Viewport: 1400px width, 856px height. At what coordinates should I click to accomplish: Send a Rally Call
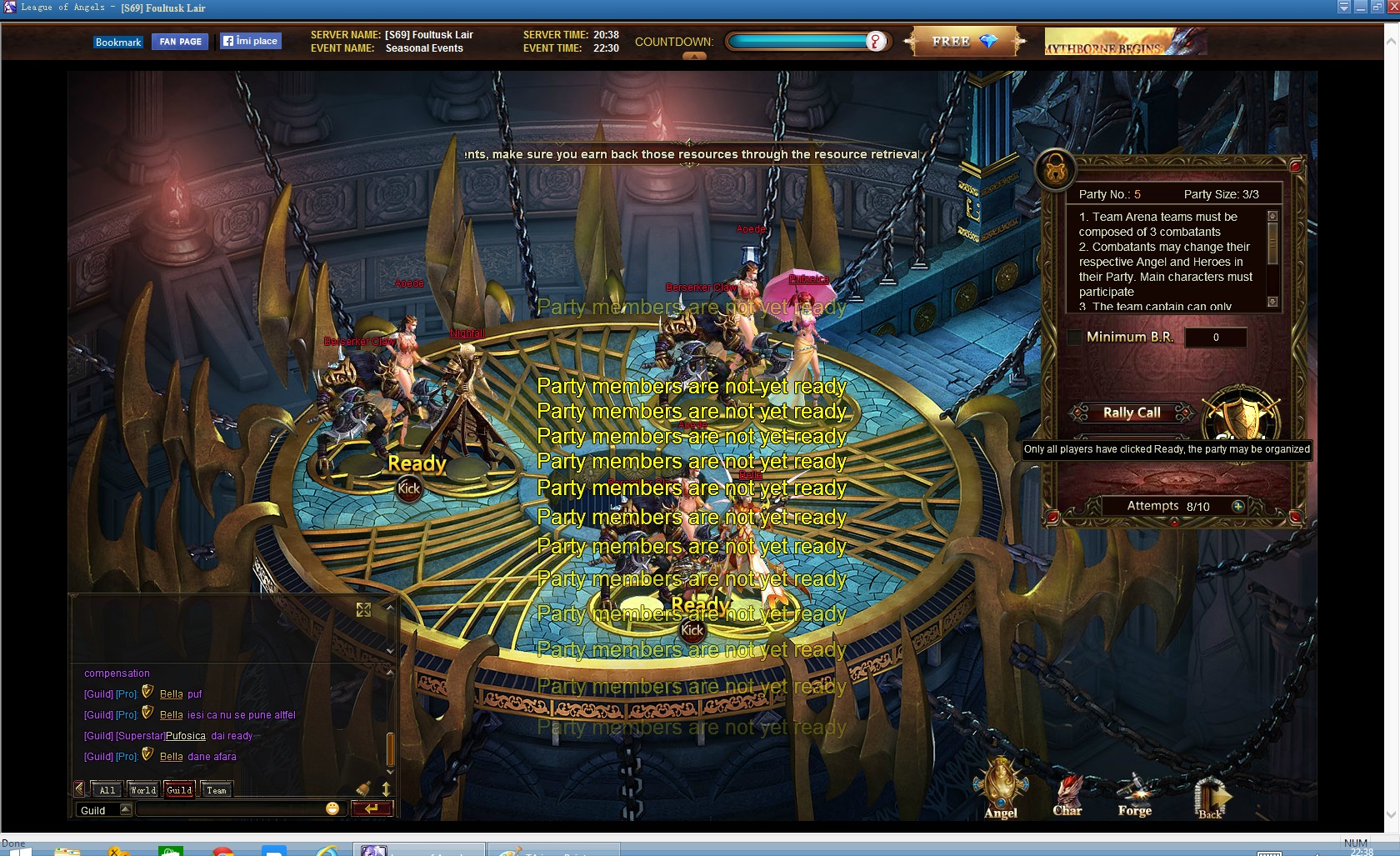(1132, 413)
